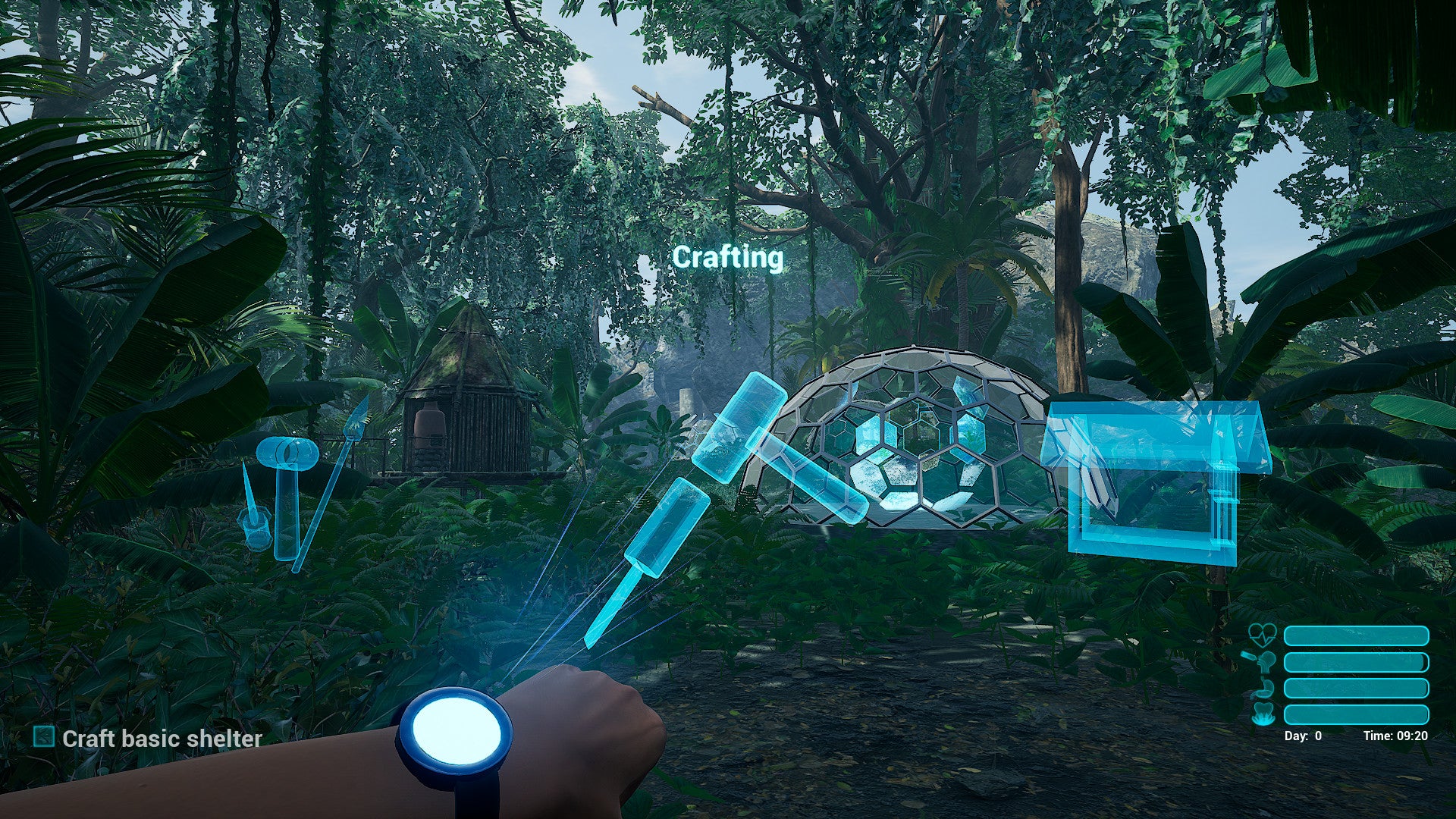Choose the shelter building hologram icon
This screenshot has height=819, width=1456.
pos(1153,479)
